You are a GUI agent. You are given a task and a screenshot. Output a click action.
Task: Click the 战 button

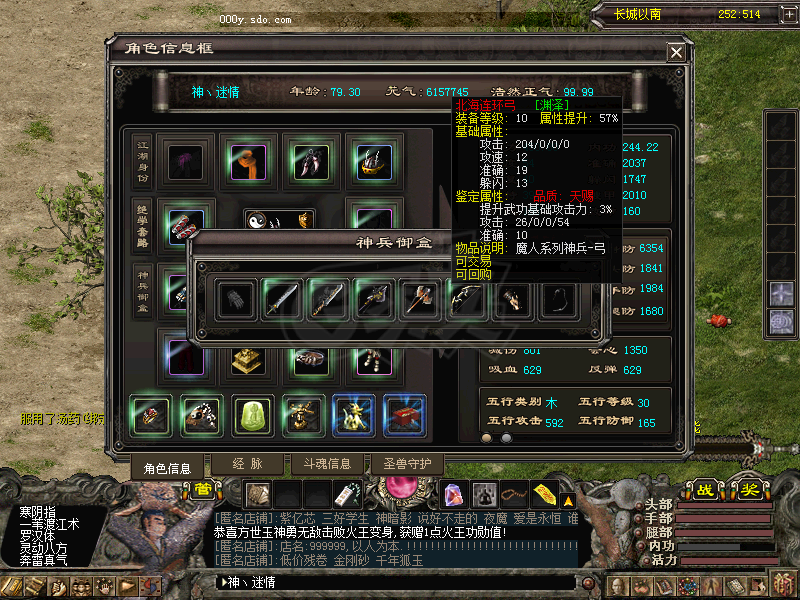pos(705,491)
